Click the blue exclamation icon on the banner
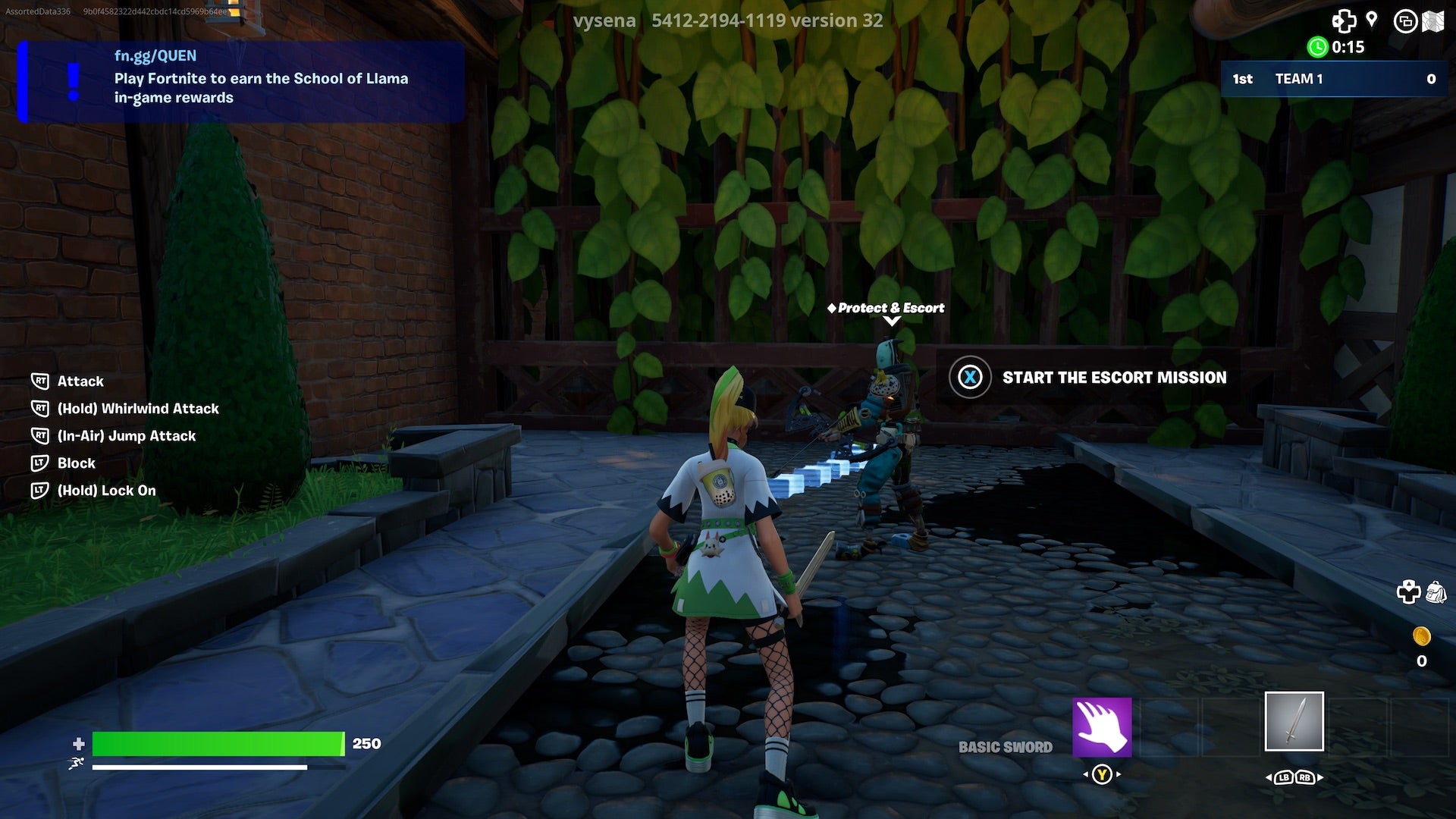Screen dimensions: 1456x819 pos(72,83)
